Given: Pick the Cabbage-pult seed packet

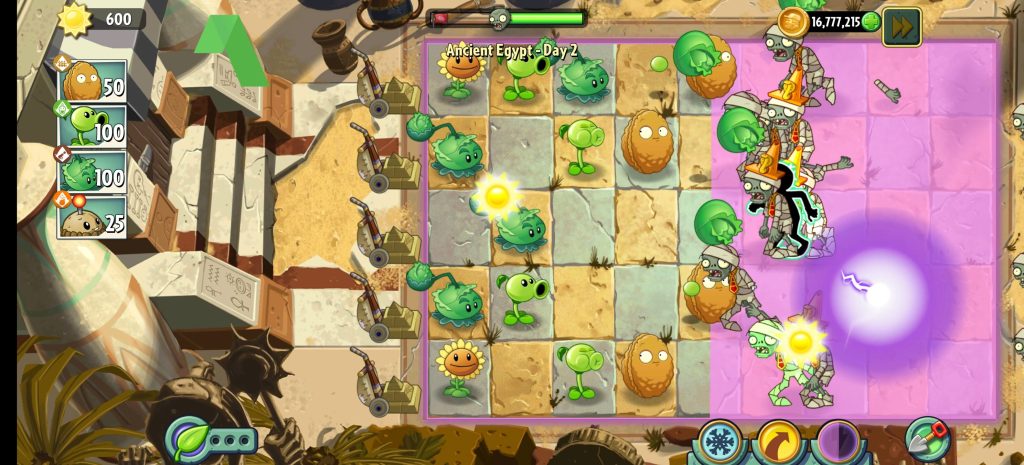Looking at the screenshot, I should (92, 172).
